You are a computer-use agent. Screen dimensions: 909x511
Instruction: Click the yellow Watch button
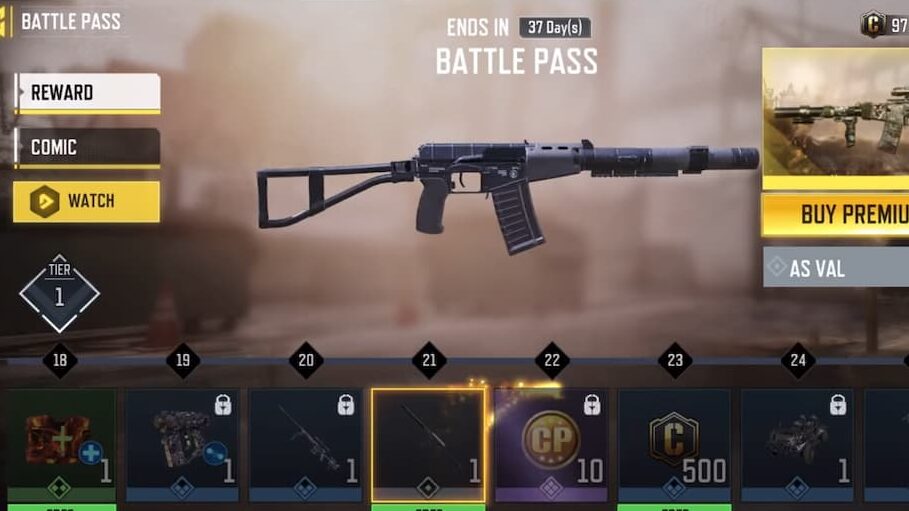tap(87, 202)
